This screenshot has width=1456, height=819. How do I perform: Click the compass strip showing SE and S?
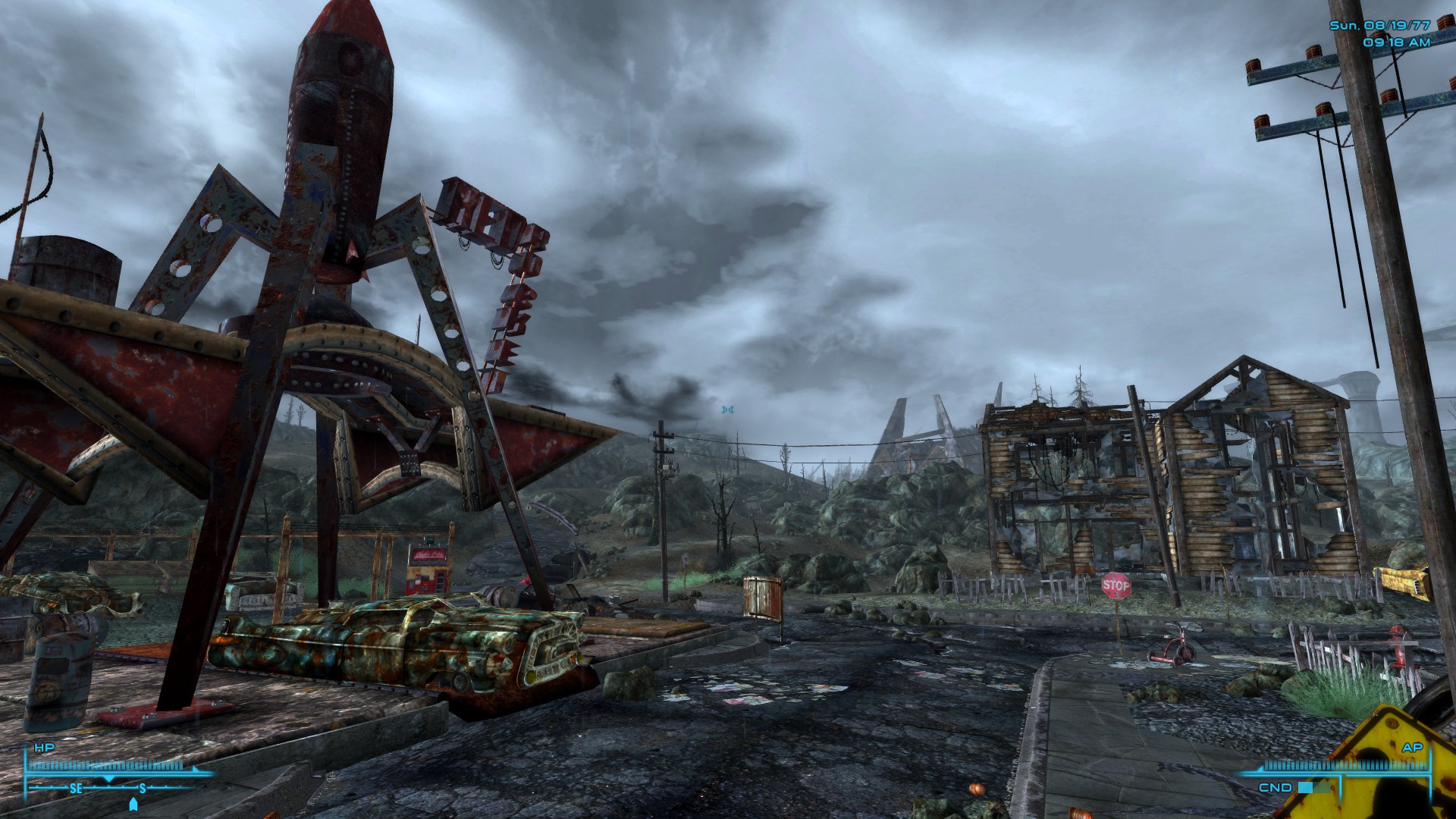click(110, 789)
